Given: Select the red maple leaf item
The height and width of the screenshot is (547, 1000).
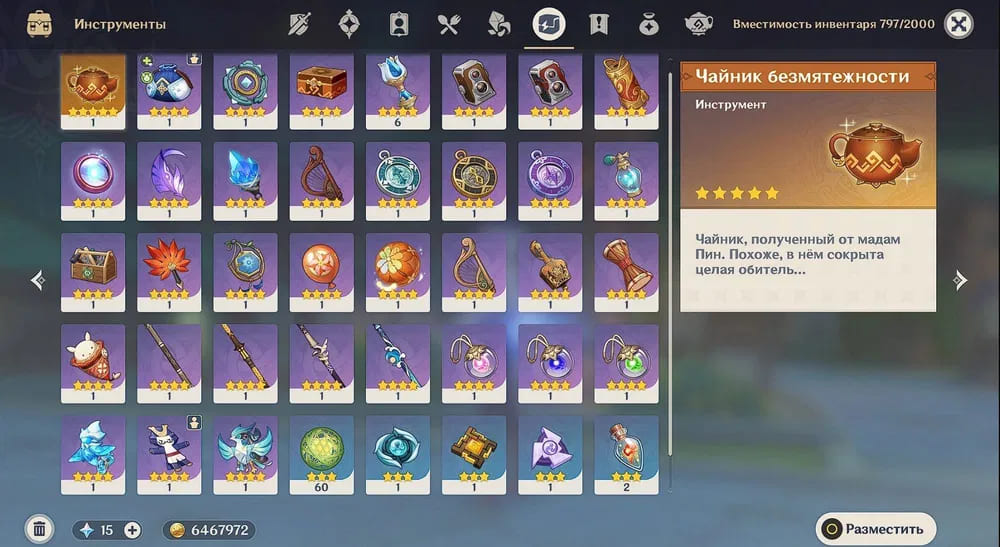Looking at the screenshot, I should pos(169,266).
